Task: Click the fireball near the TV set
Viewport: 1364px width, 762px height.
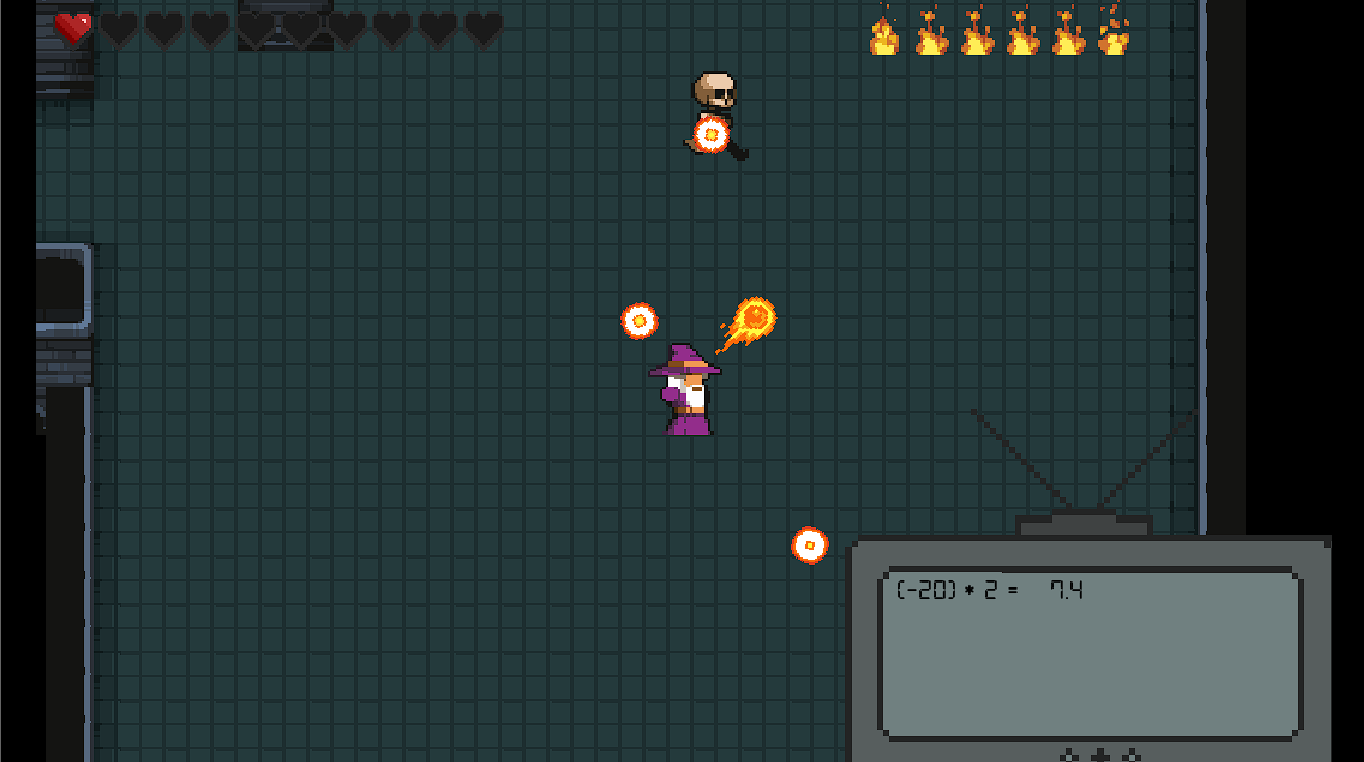Action: (x=810, y=546)
